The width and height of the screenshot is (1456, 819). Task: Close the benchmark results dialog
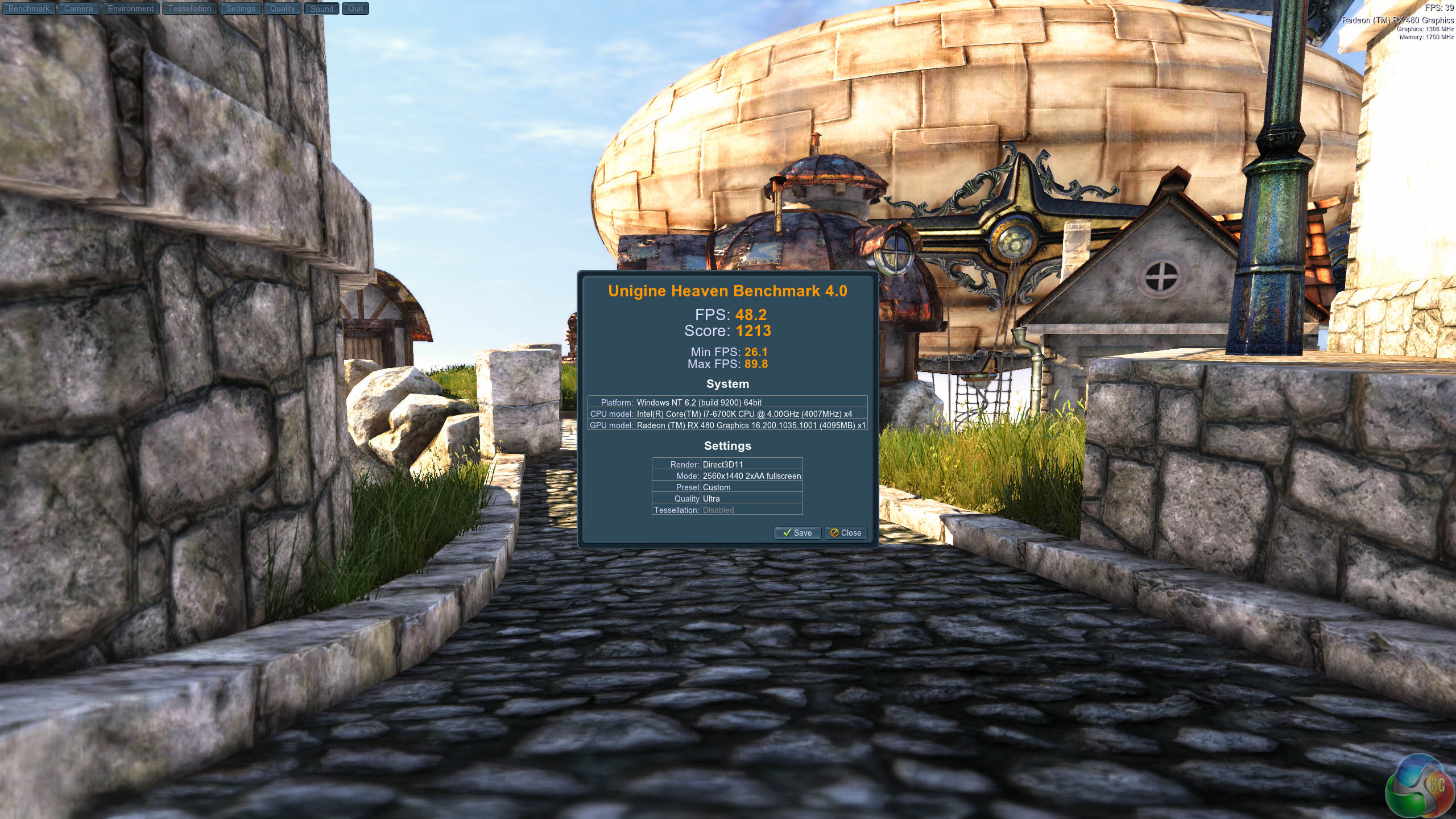pyautogui.click(x=845, y=533)
